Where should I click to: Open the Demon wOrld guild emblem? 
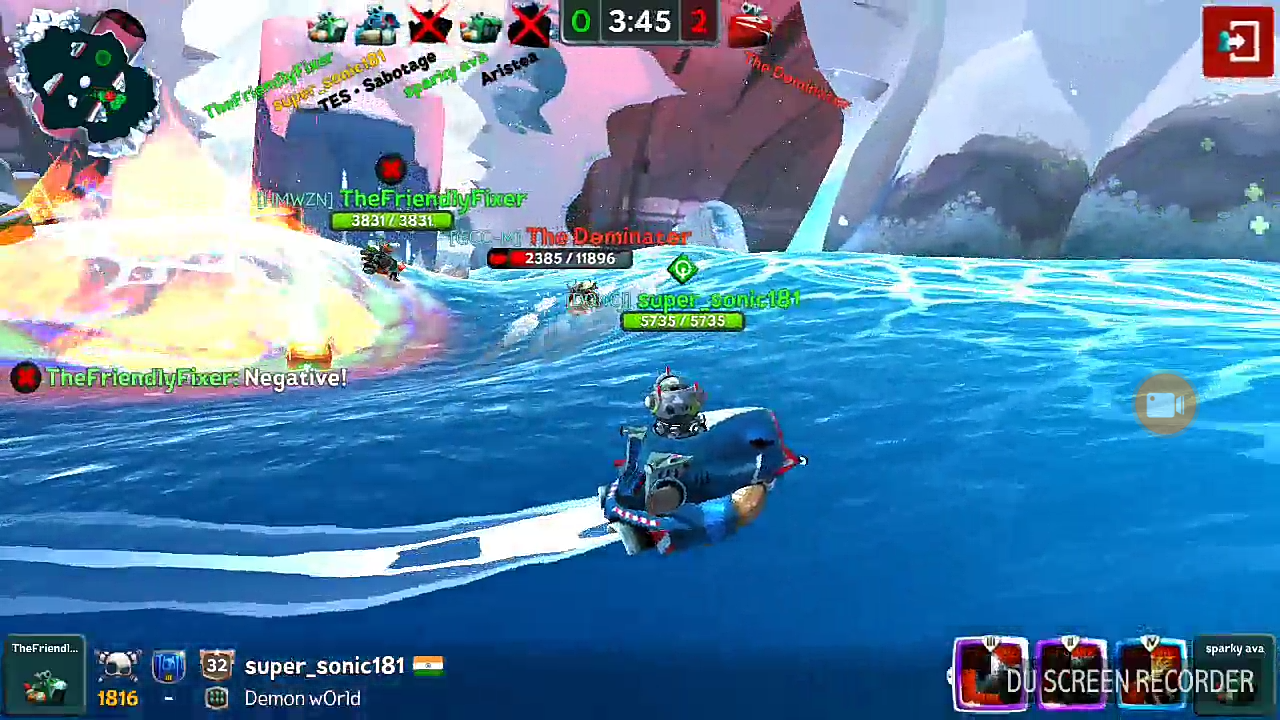coord(217,698)
